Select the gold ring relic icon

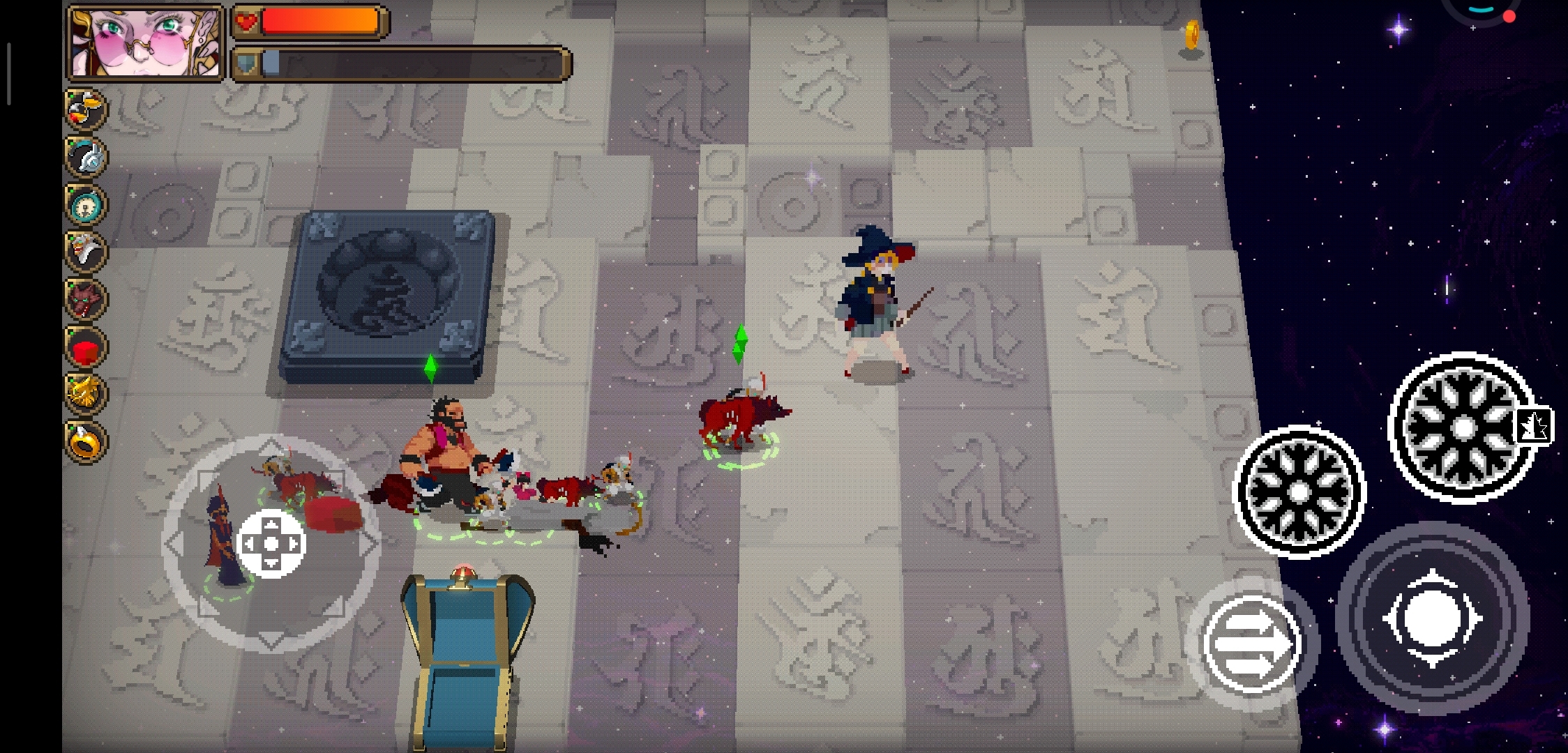click(x=86, y=441)
